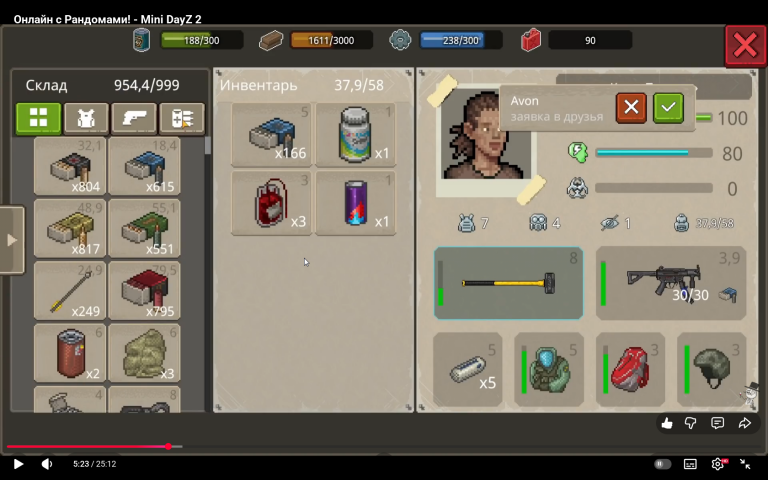
Task: Expand the side panel arrow tab
Action: click(12, 240)
